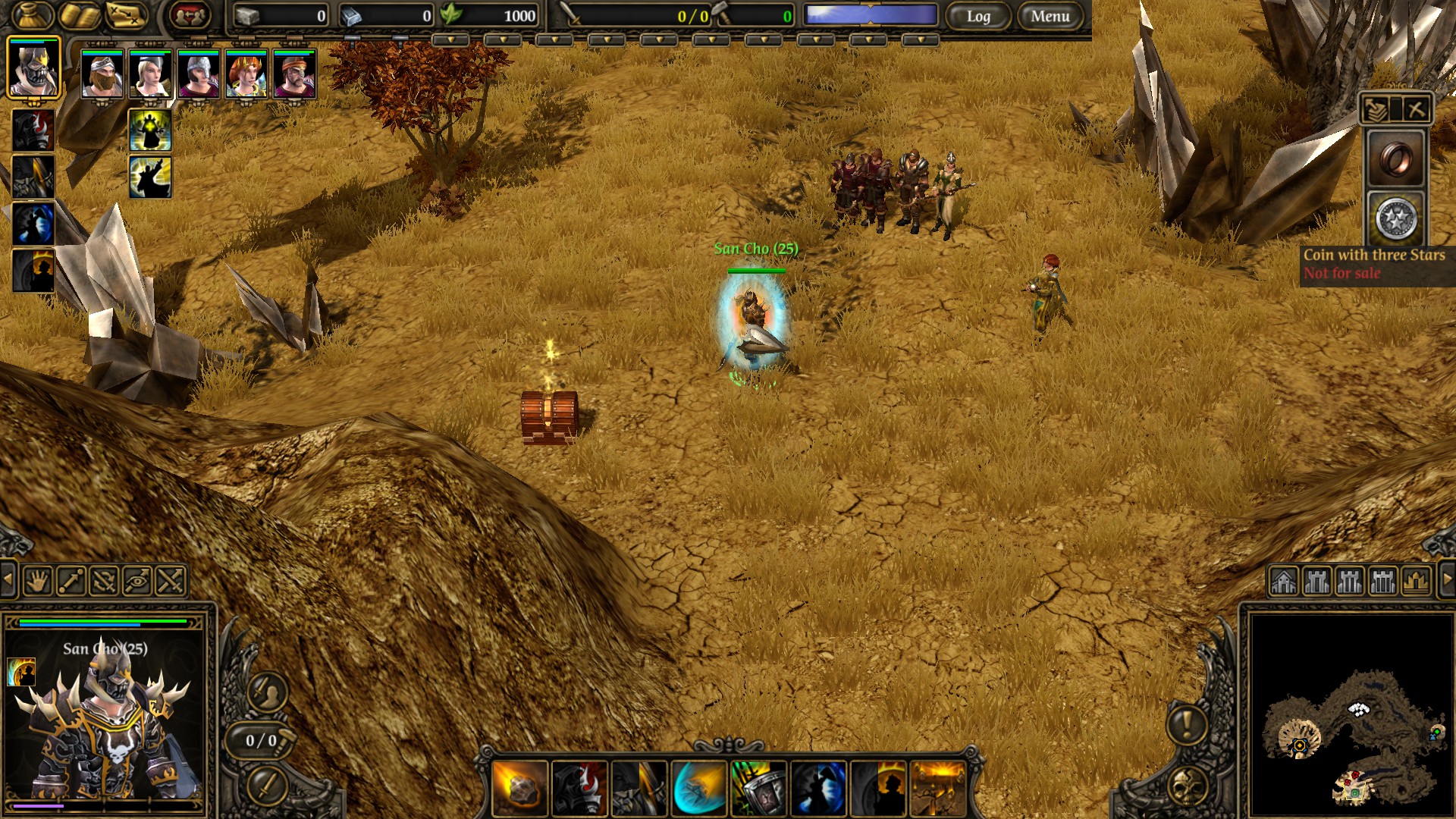
Task: Click the open hand stop command
Action: [36, 582]
